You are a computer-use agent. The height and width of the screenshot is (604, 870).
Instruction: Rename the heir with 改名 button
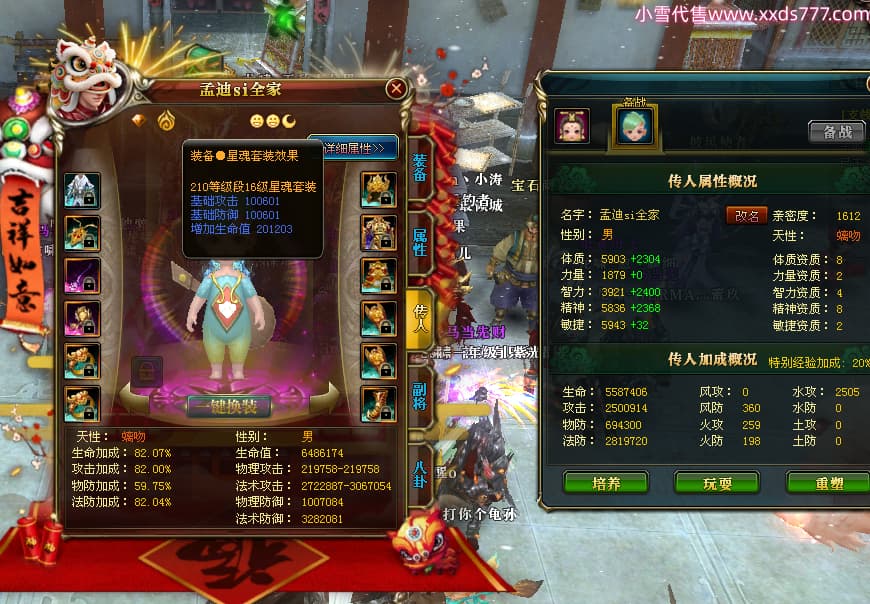[x=746, y=215]
